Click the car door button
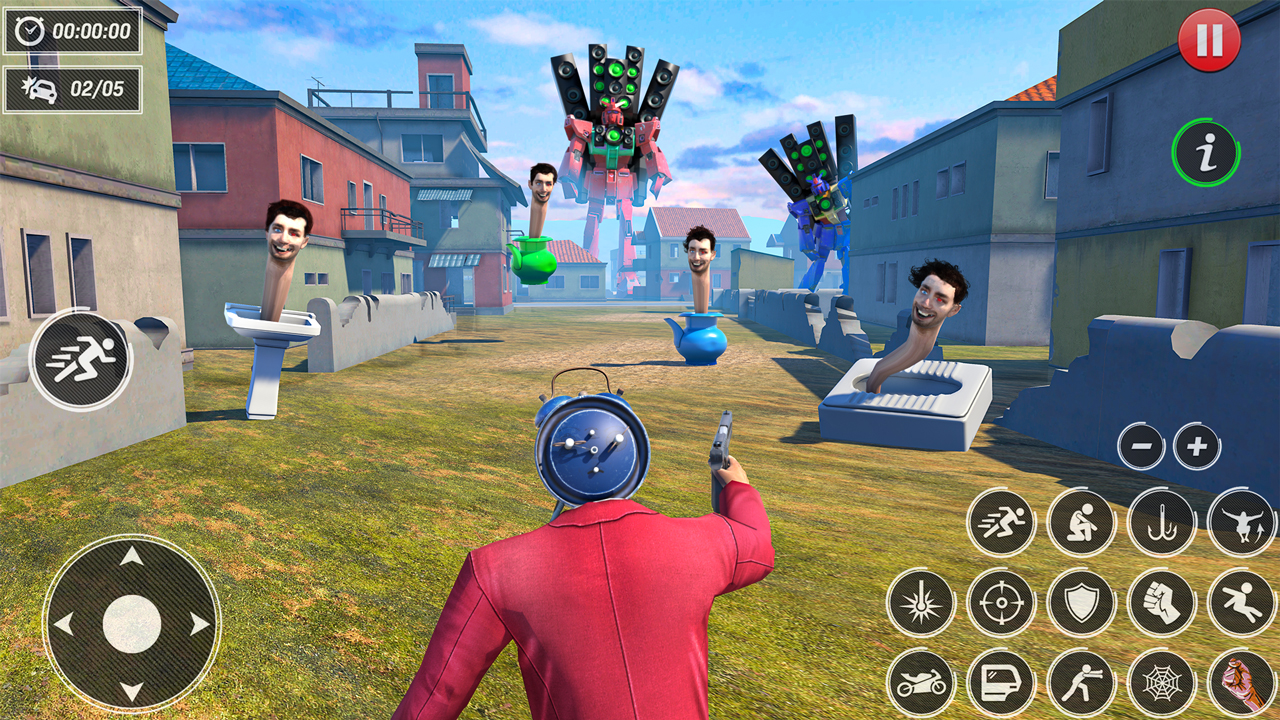The width and height of the screenshot is (1280, 720). [x=1001, y=683]
